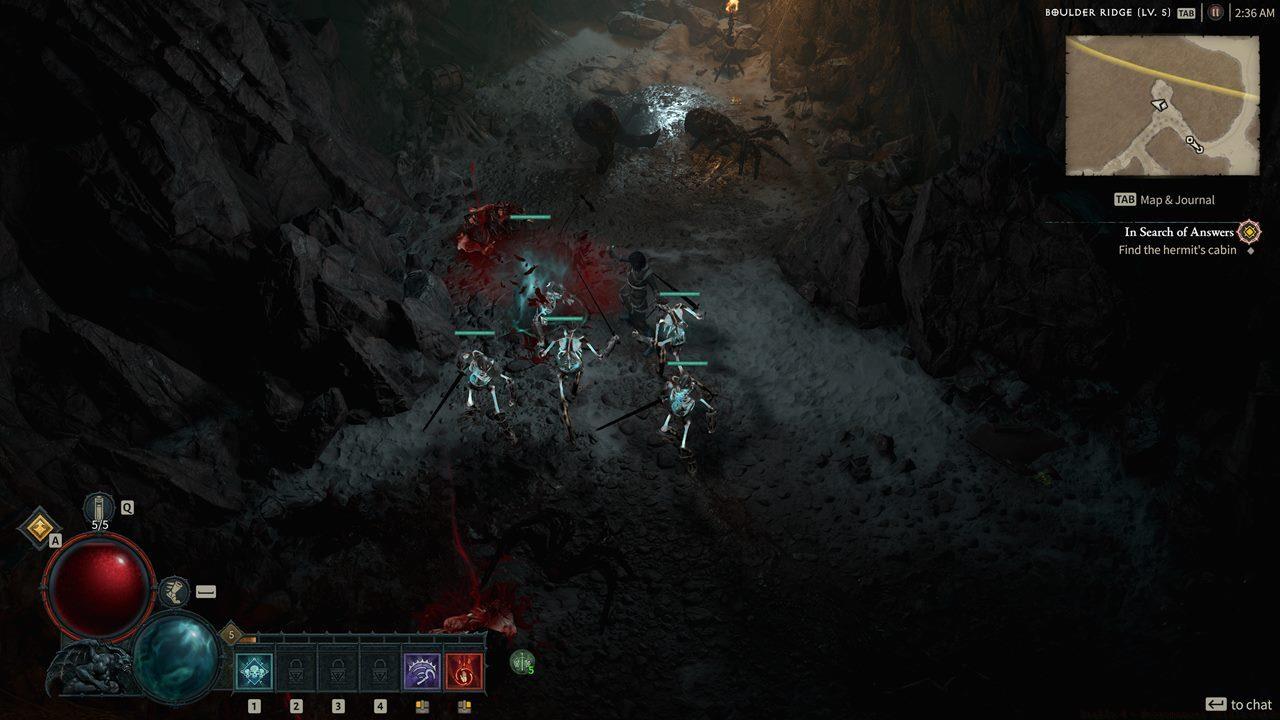Open the chat box
Viewport: 1280px width, 720px height.
click(1238, 704)
